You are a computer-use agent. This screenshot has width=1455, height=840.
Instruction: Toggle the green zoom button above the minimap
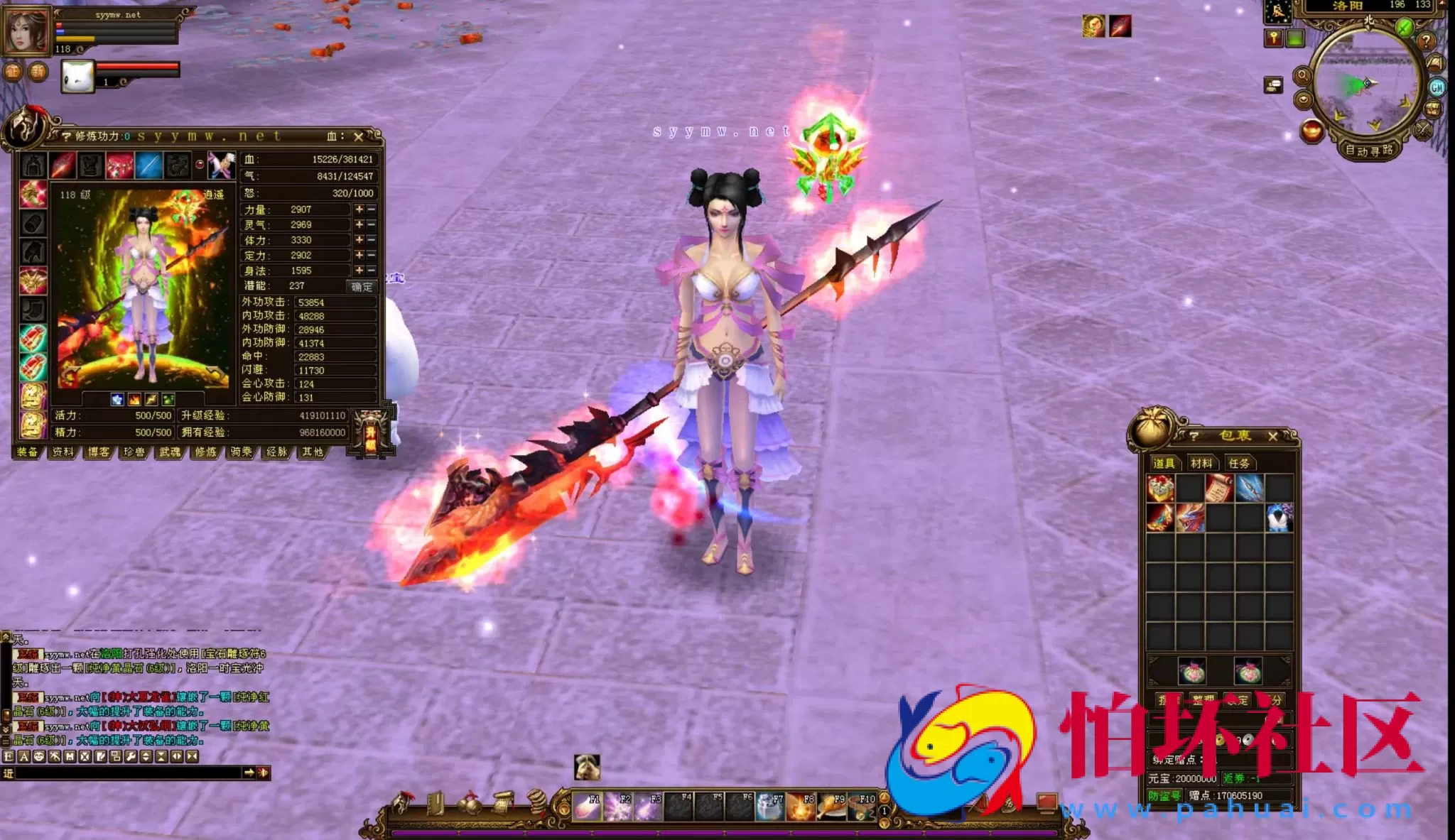pyautogui.click(x=1404, y=28)
